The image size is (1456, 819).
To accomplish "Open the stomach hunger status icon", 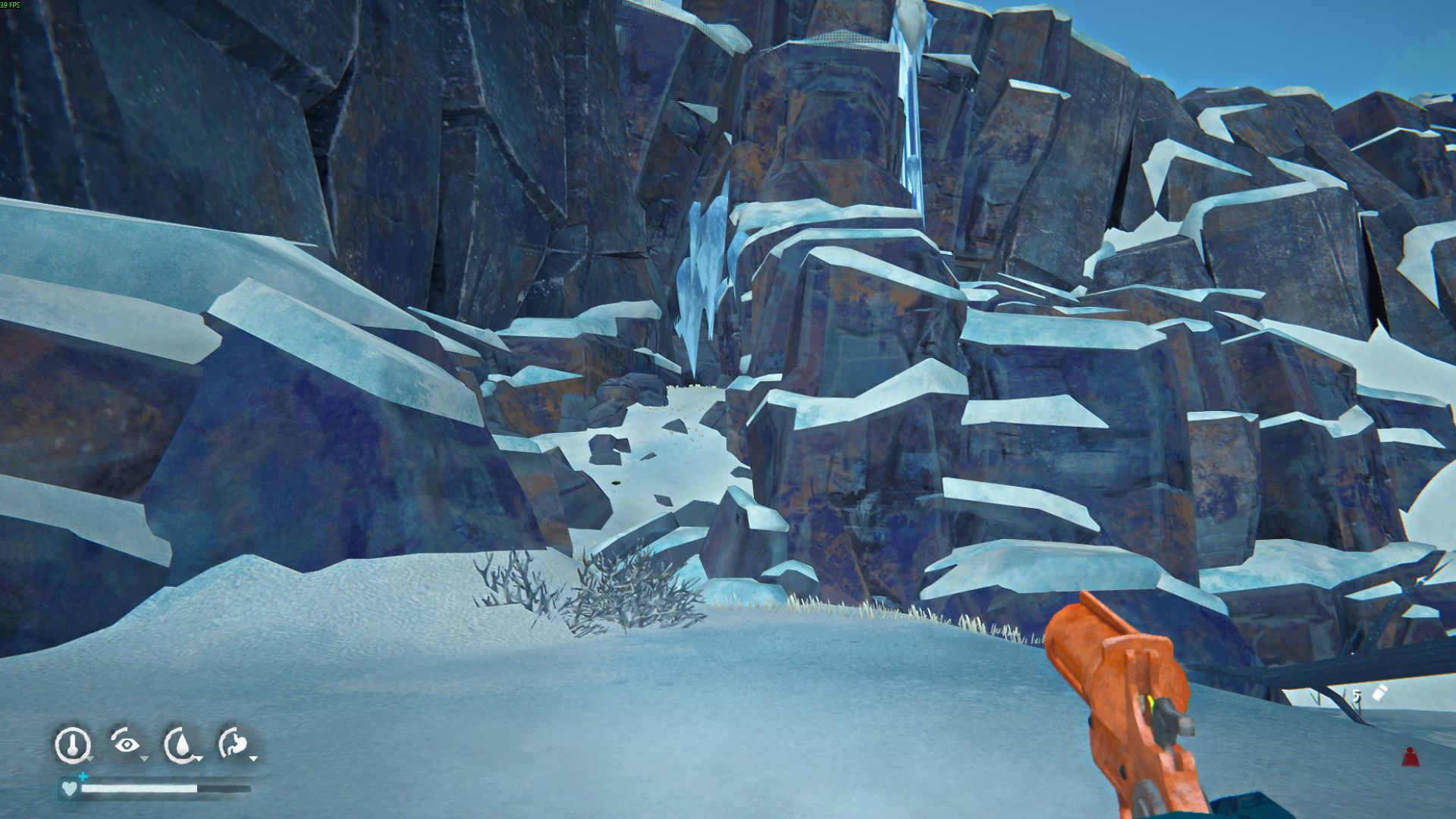I will click(x=234, y=743).
